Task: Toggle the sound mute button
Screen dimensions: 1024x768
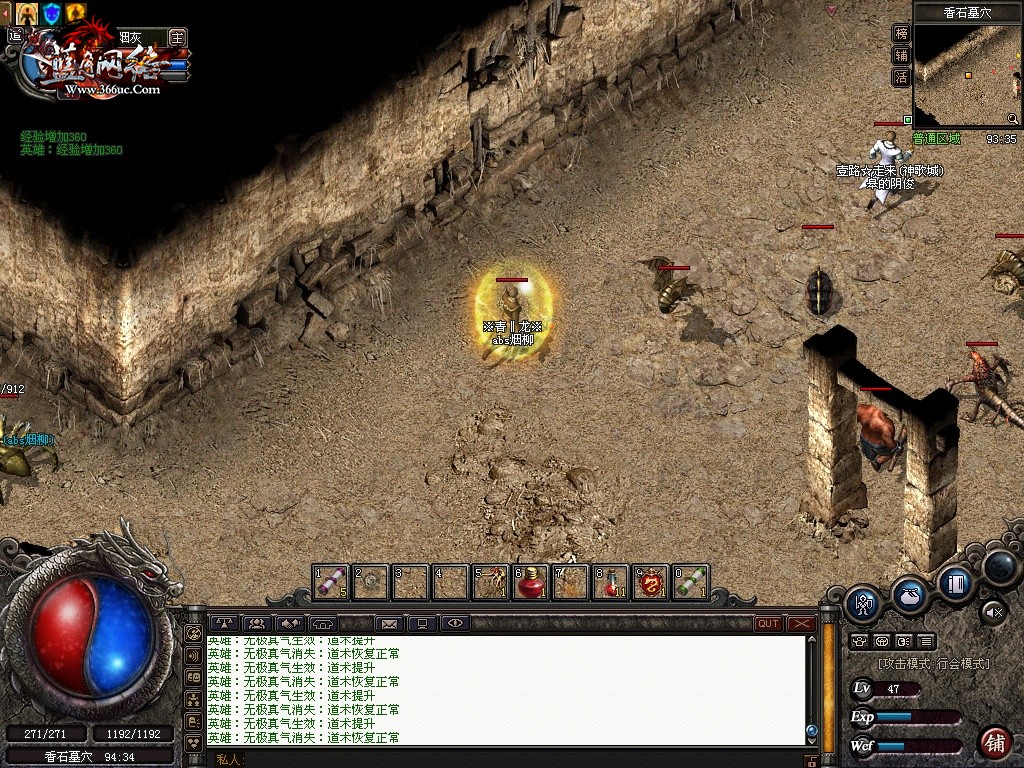Action: point(993,610)
